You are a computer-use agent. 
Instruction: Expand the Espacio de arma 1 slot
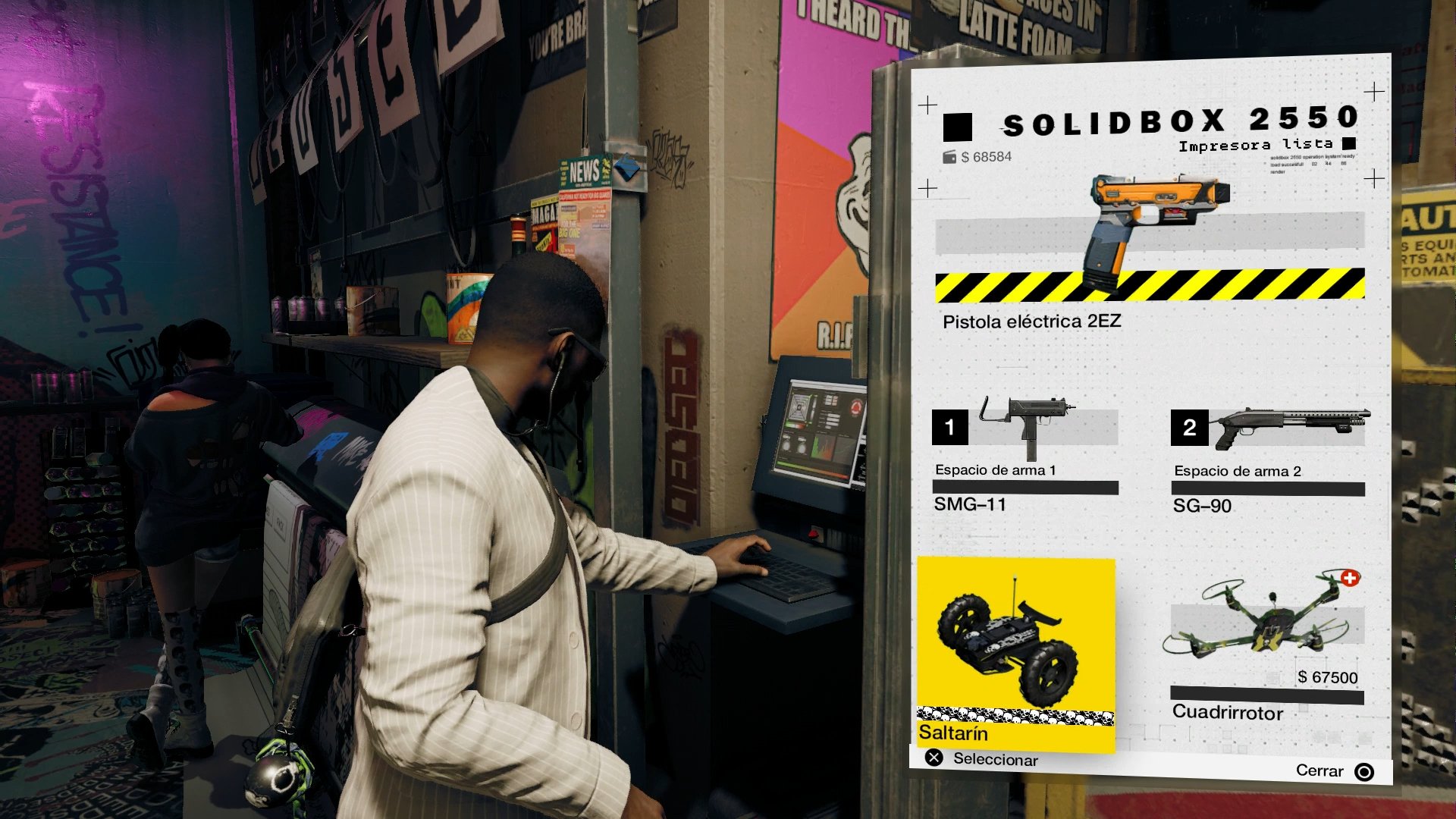coord(993,470)
